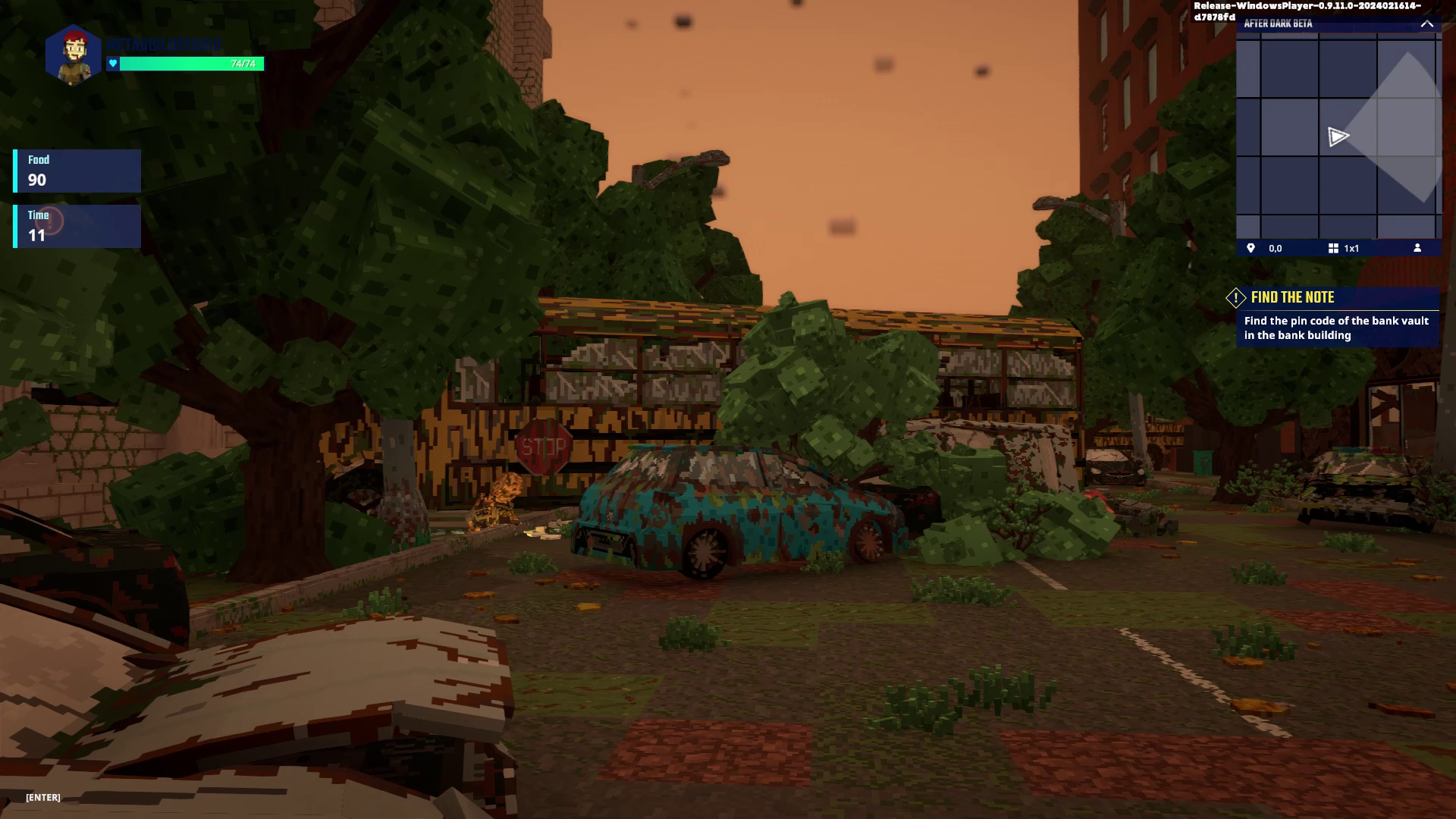The width and height of the screenshot is (1456, 819).
Task: Click the [ENTER] prompt at bottom left
Action: point(42,797)
